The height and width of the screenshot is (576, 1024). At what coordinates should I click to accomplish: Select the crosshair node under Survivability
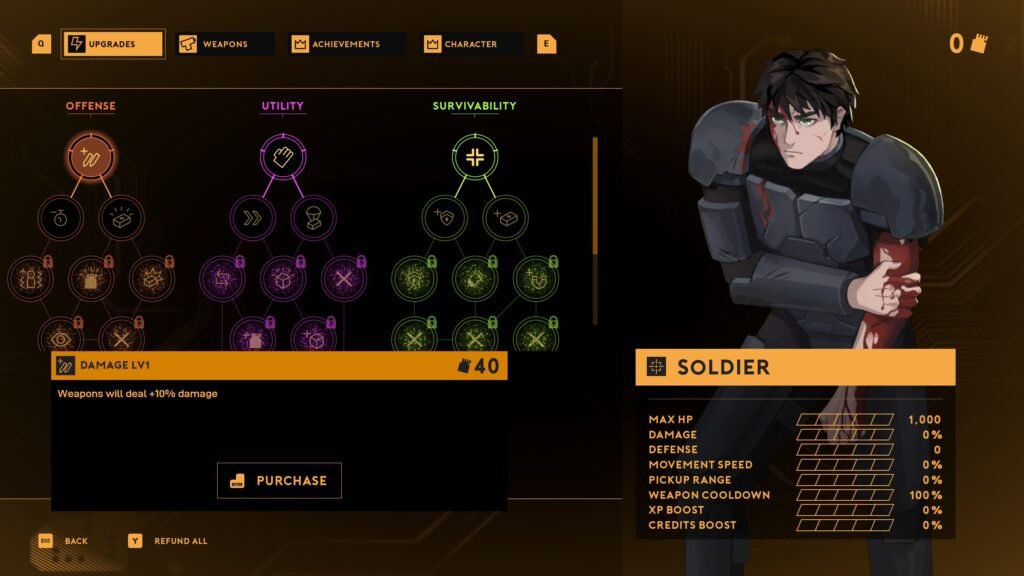[474, 157]
